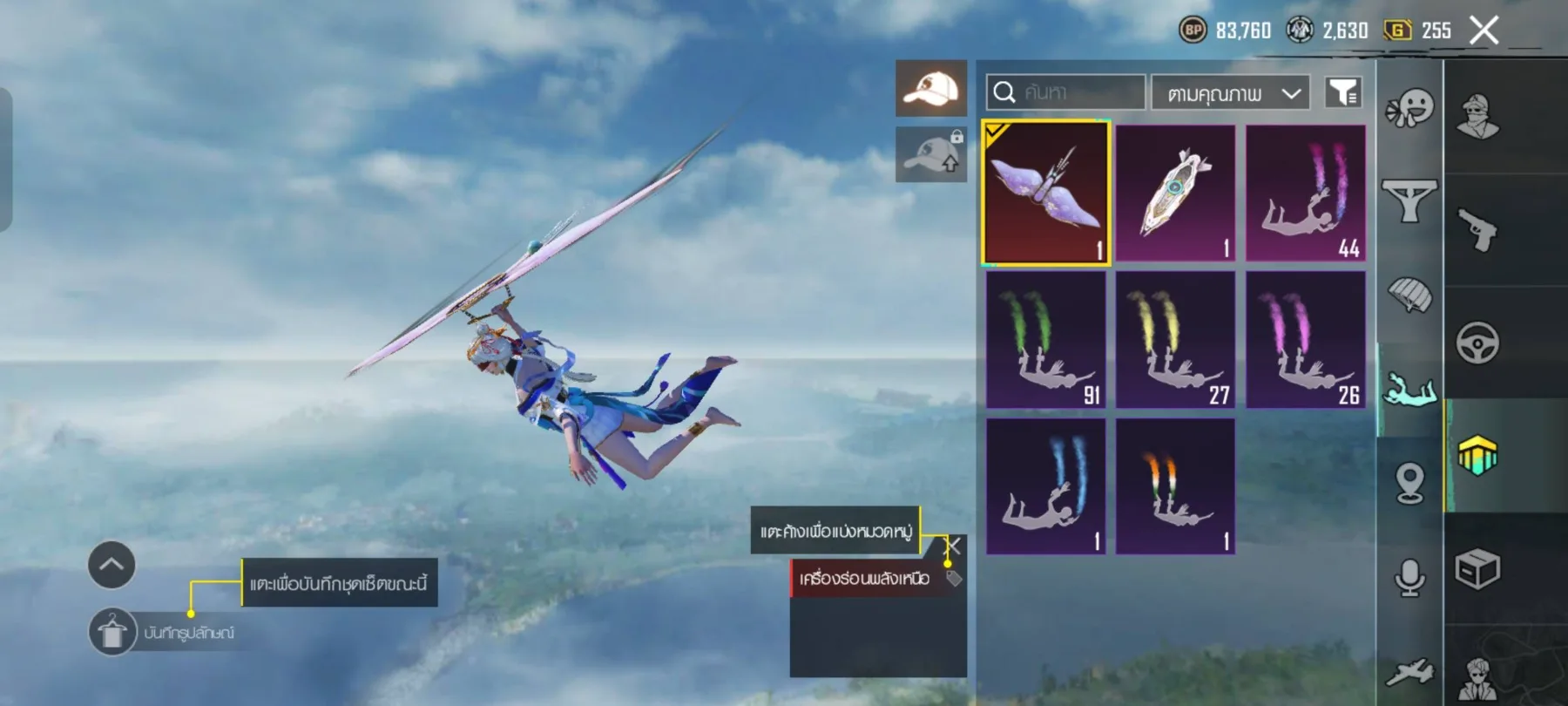
Task: Open the inventory filter options
Action: click(1343, 92)
